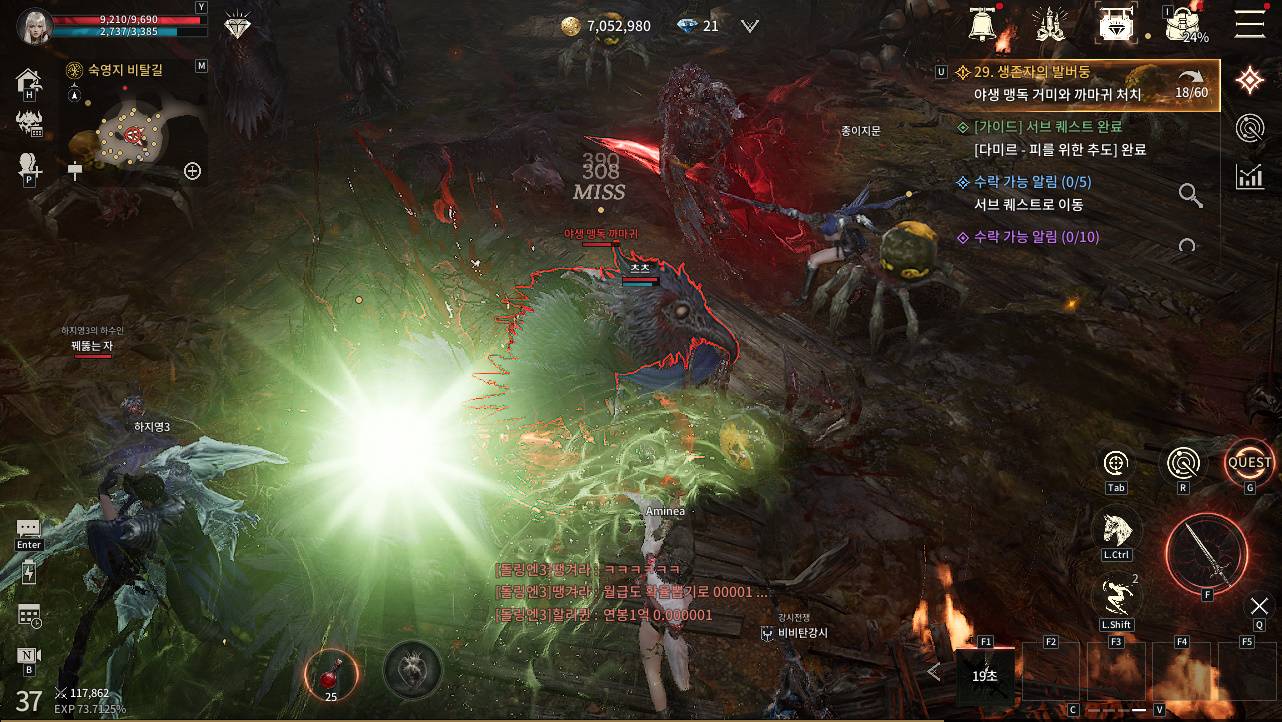
Task: Check the notification bell icon
Action: point(984,22)
